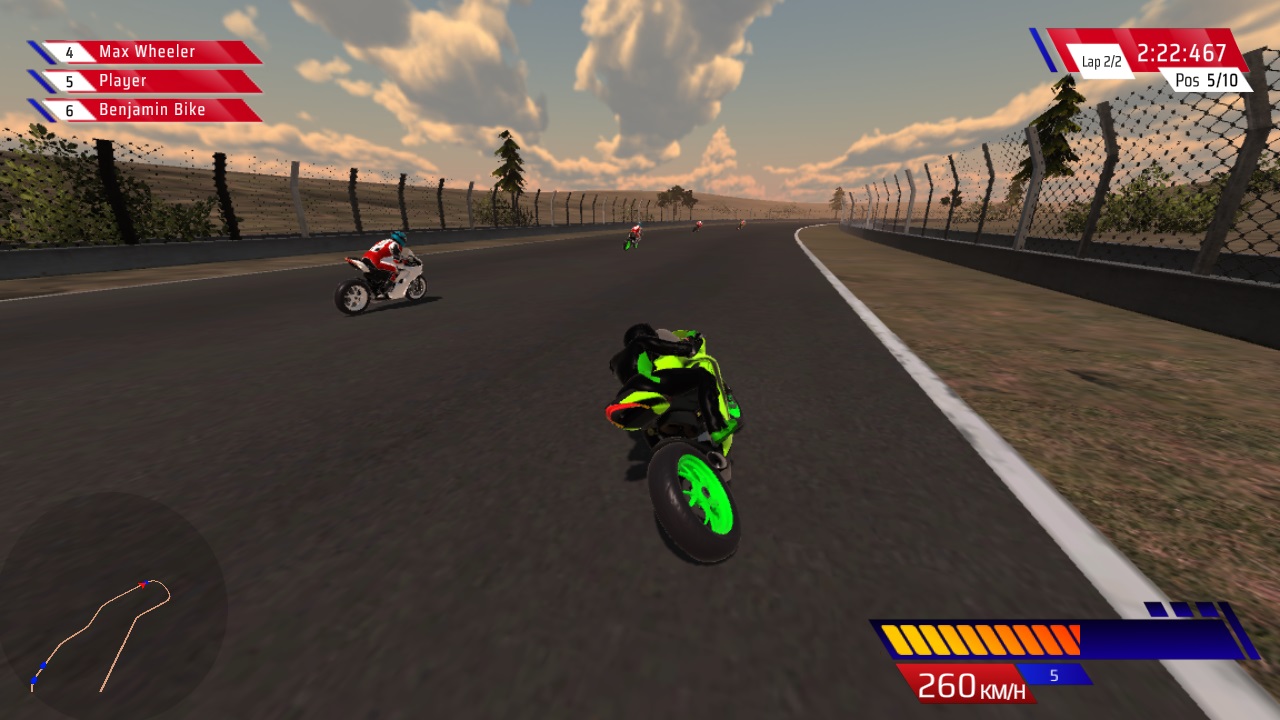Click the blue start marker on the minimap
Image resolution: width=1280 pixels, height=720 pixels.
point(34,679)
